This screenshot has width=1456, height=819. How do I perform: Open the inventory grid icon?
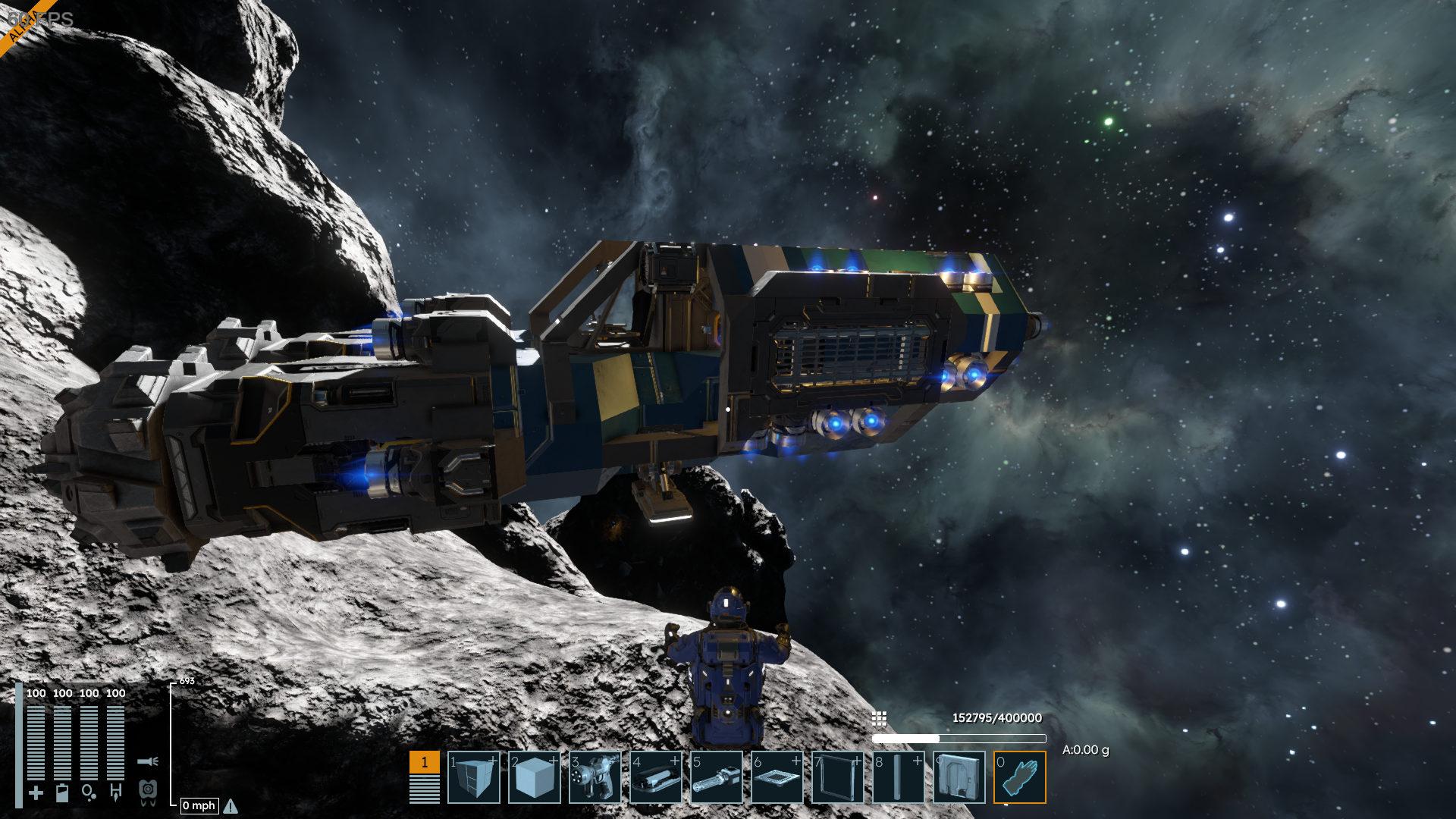880,718
